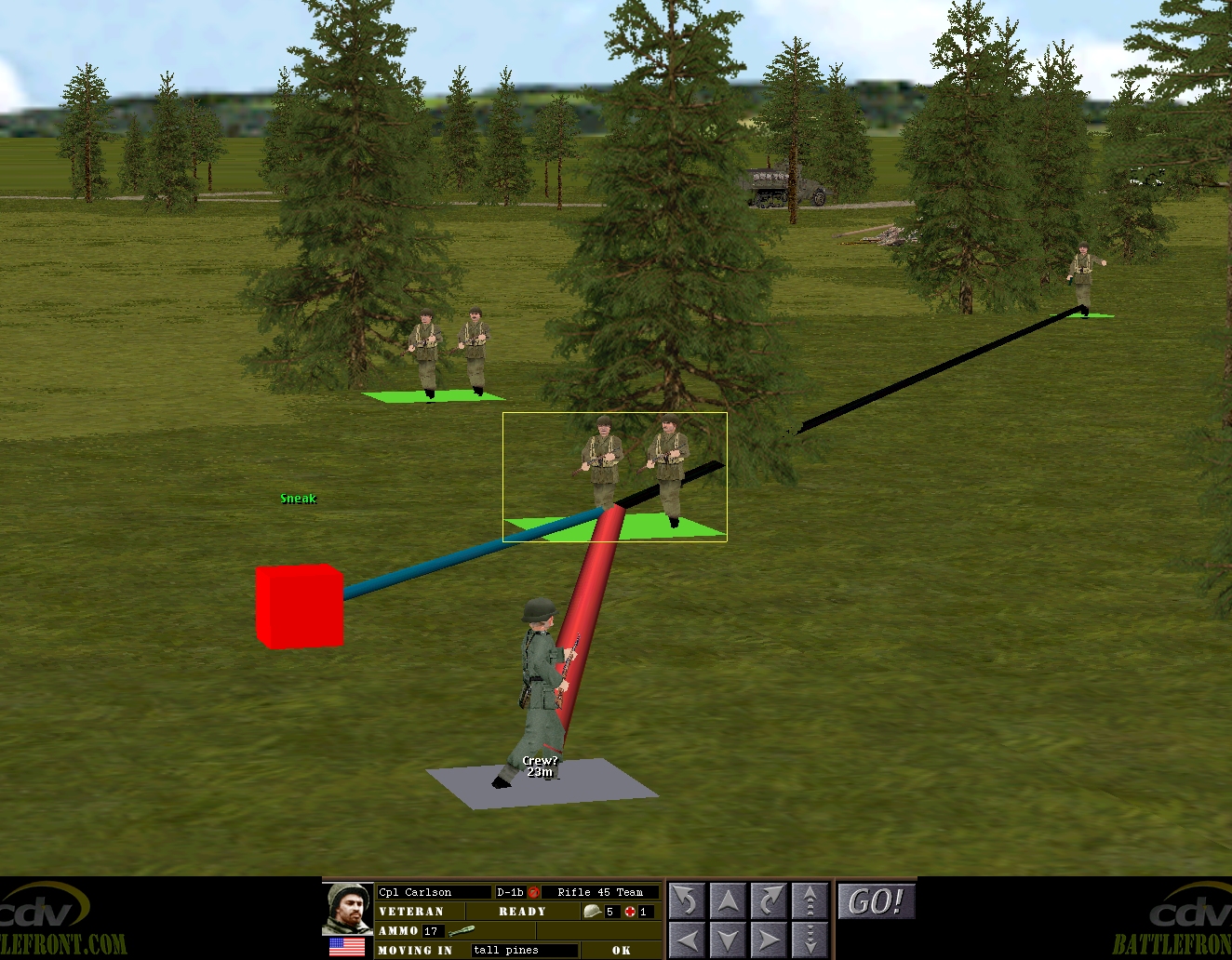The height and width of the screenshot is (960, 1232).
Task: Select the two-man squad on the green base
Action: [x=449, y=355]
